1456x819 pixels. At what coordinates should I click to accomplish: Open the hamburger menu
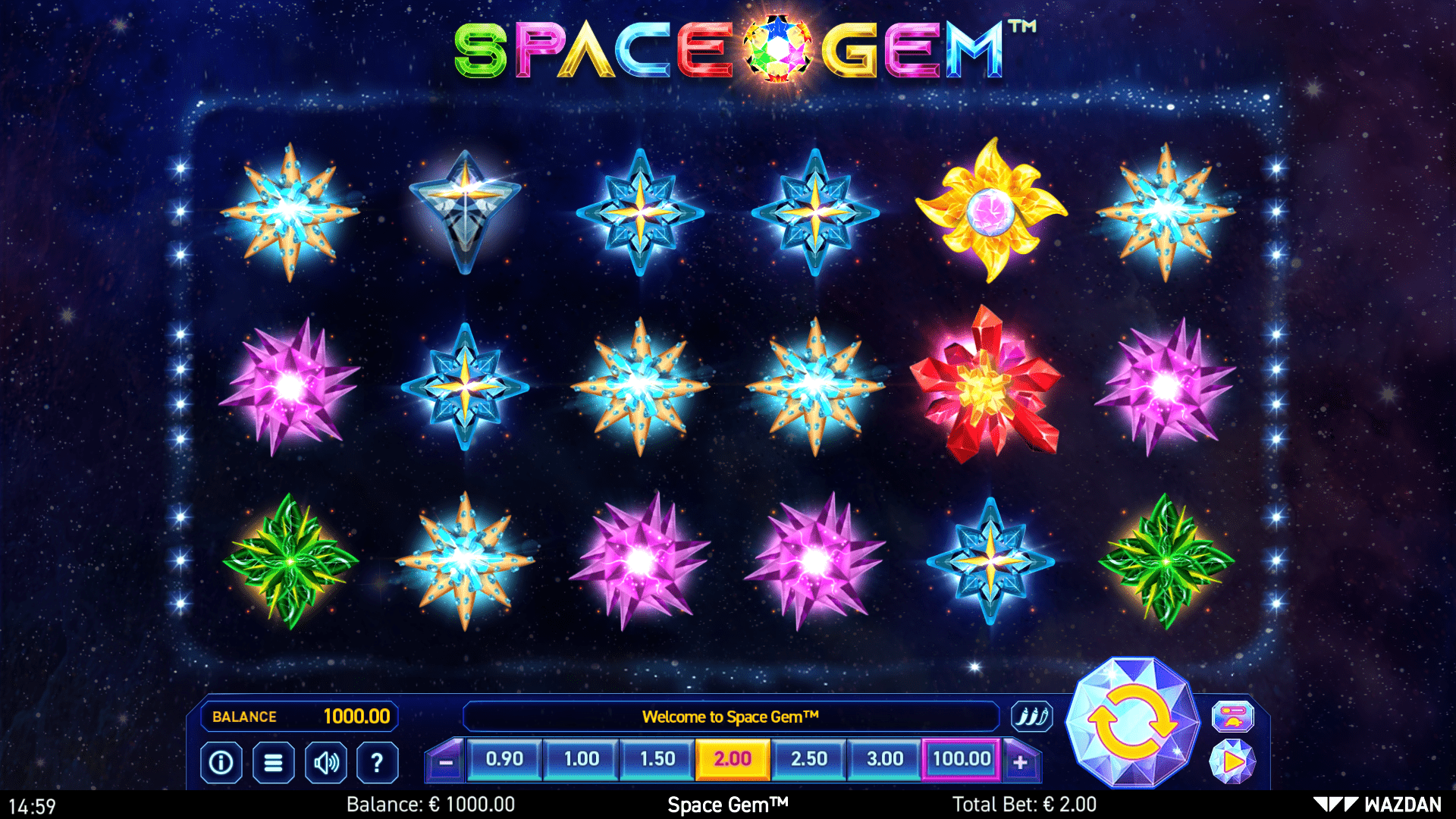(273, 762)
